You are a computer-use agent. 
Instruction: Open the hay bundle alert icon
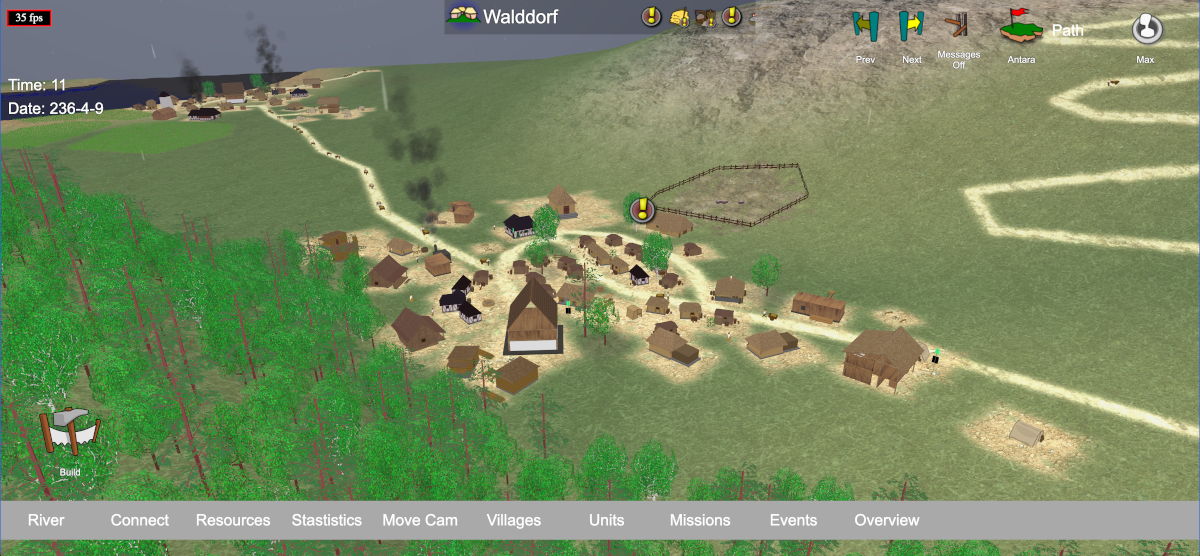(x=680, y=17)
